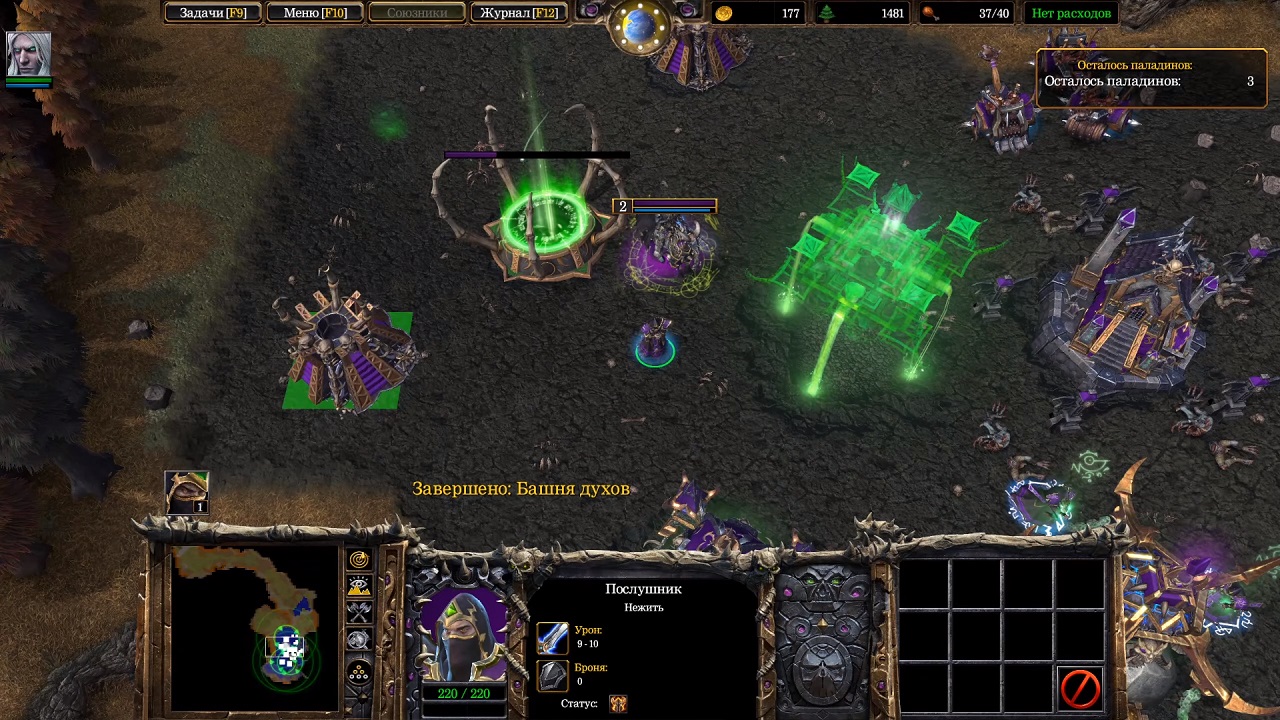Click the day-night clock indicator
This screenshot has width=1280, height=720.
[639, 27]
